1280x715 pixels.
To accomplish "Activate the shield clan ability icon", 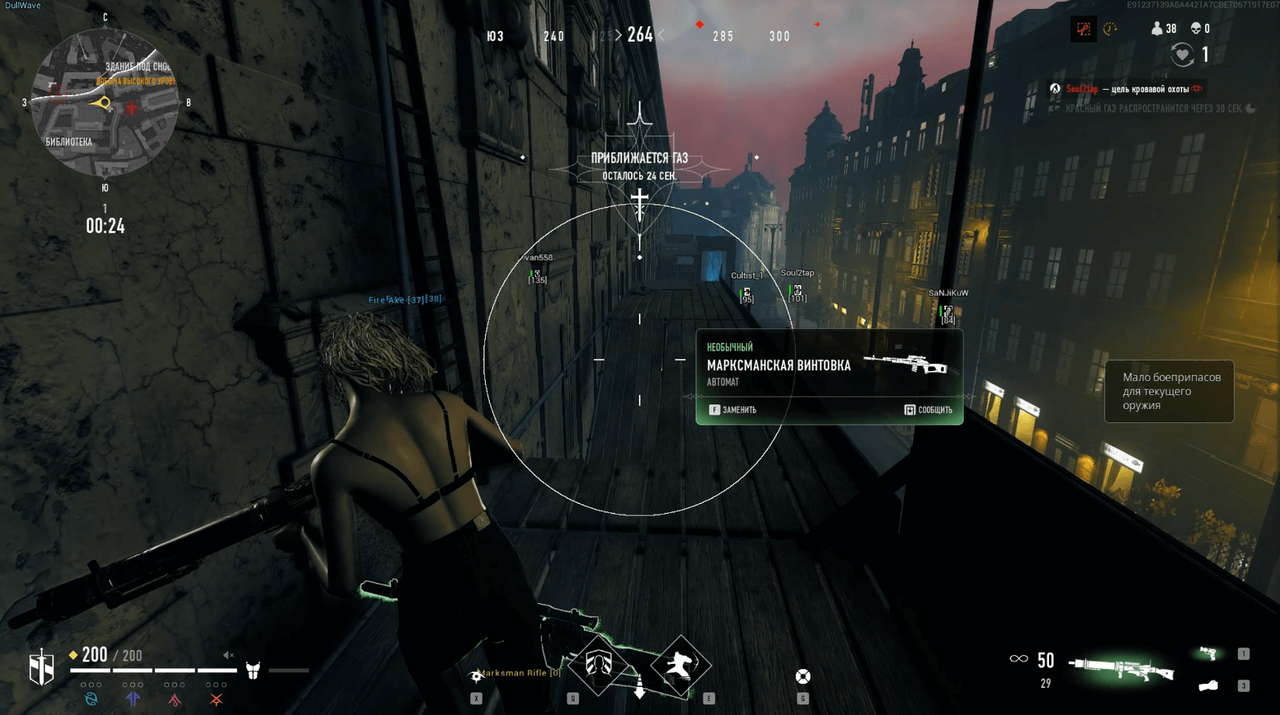I will (600, 665).
